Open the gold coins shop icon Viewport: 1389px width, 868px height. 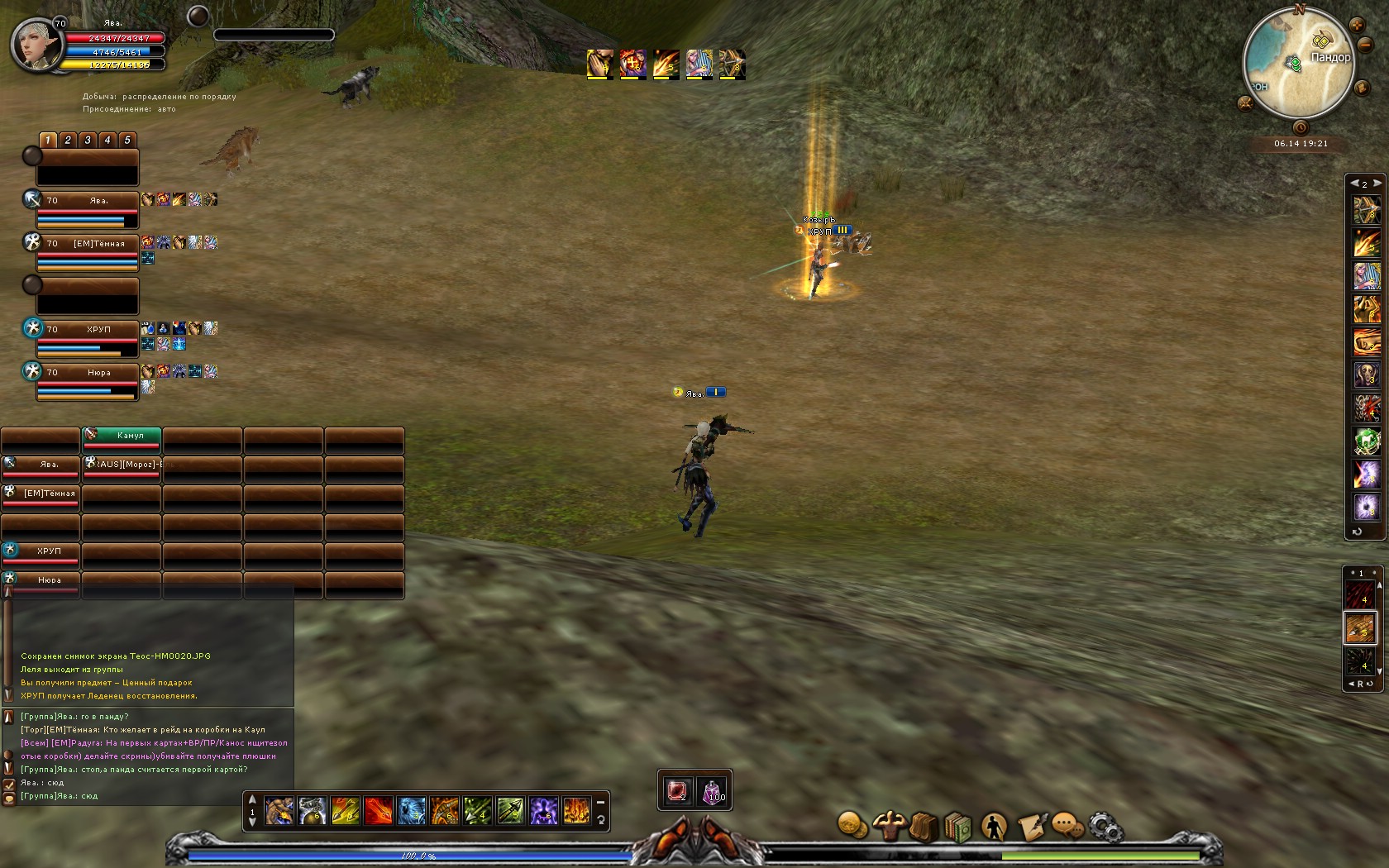(852, 825)
